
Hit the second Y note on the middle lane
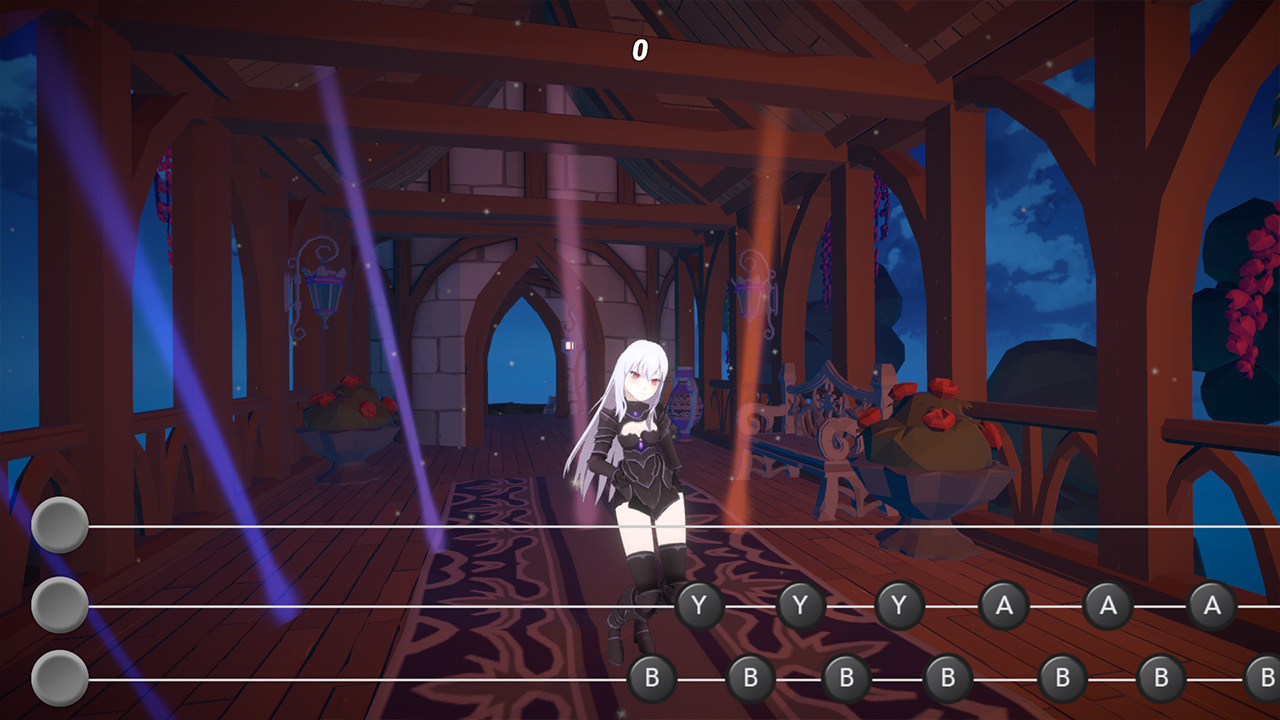(x=800, y=604)
